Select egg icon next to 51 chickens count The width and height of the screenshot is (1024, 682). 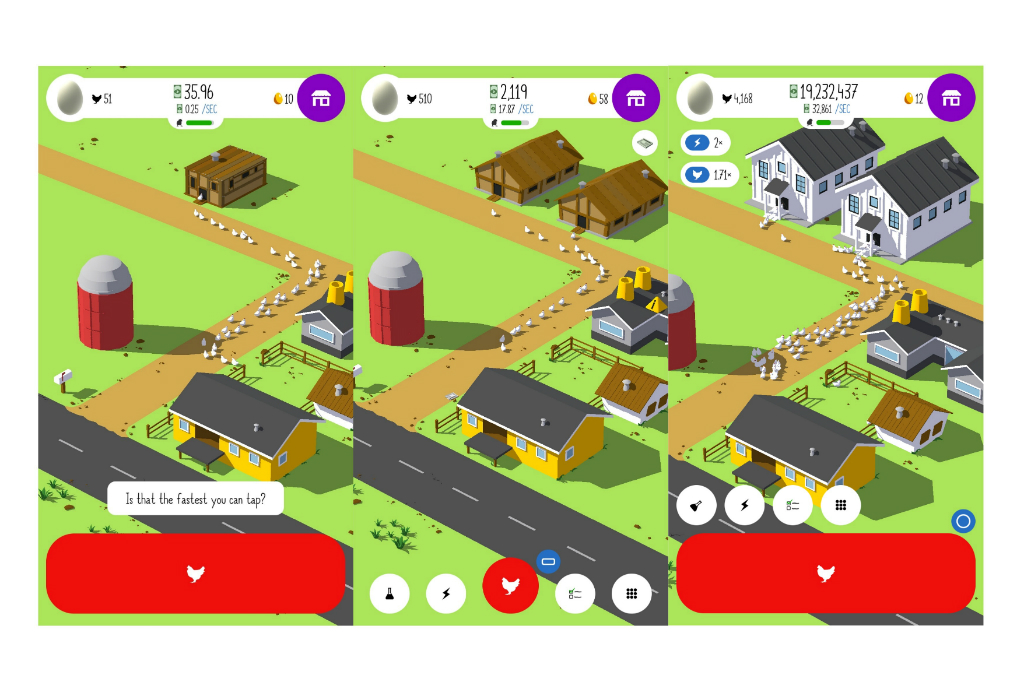69,98
